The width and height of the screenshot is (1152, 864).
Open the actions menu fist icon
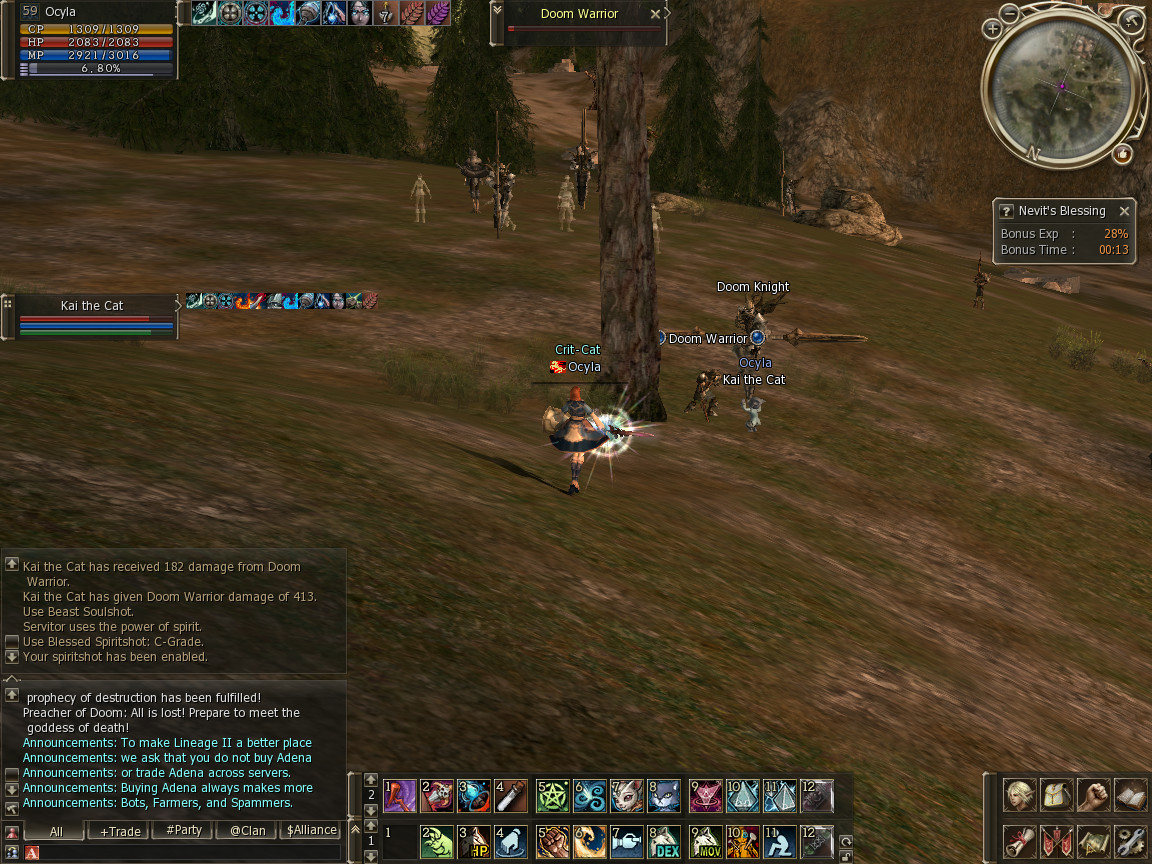[x=1093, y=796]
